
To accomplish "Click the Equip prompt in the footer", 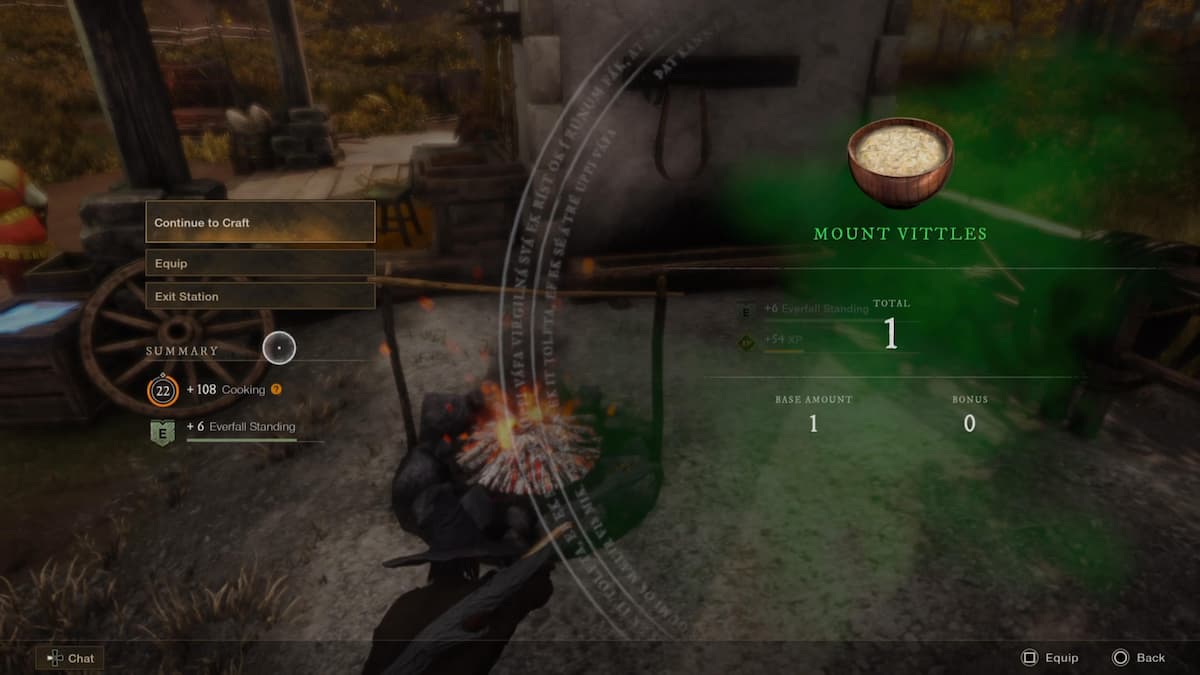I will coord(1049,658).
